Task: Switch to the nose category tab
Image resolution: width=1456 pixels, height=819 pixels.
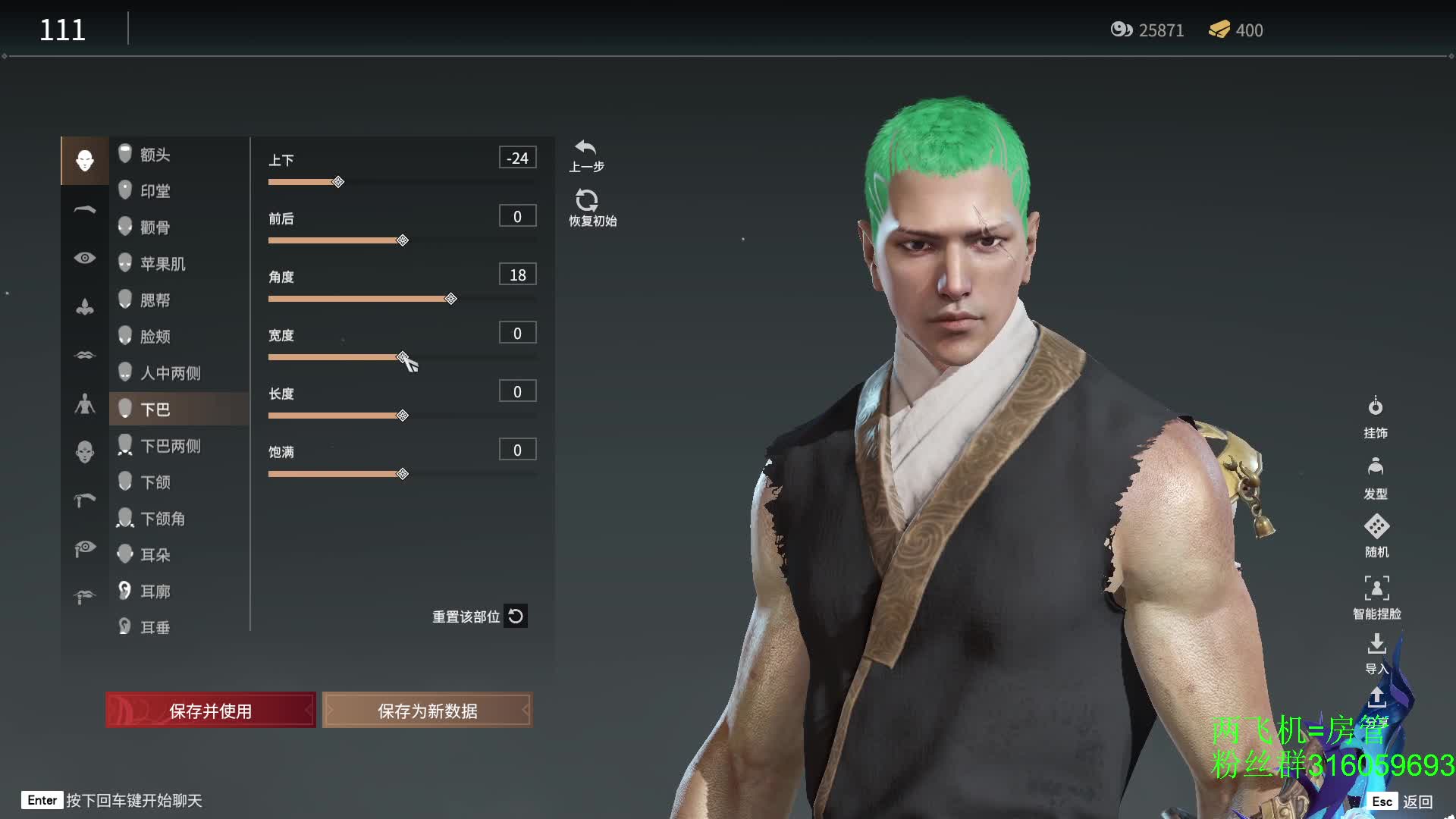Action: (85, 306)
